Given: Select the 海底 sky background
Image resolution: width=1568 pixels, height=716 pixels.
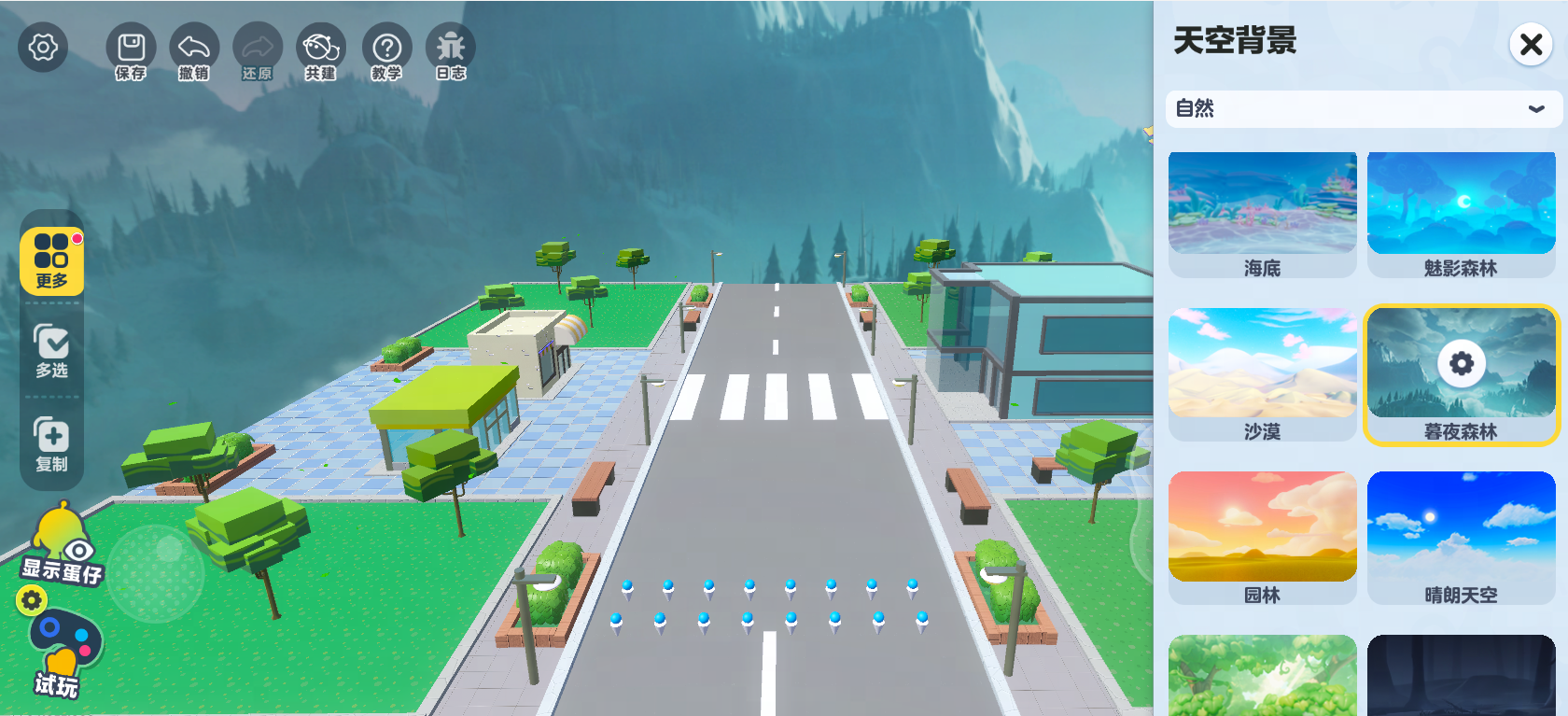Looking at the screenshot, I should (x=1262, y=214).
